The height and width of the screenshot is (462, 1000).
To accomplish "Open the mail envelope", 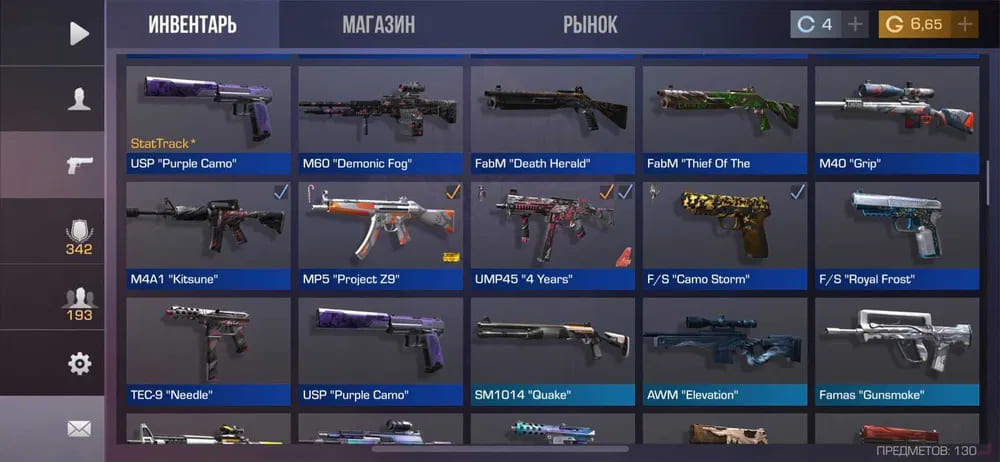I will pyautogui.click(x=79, y=429).
